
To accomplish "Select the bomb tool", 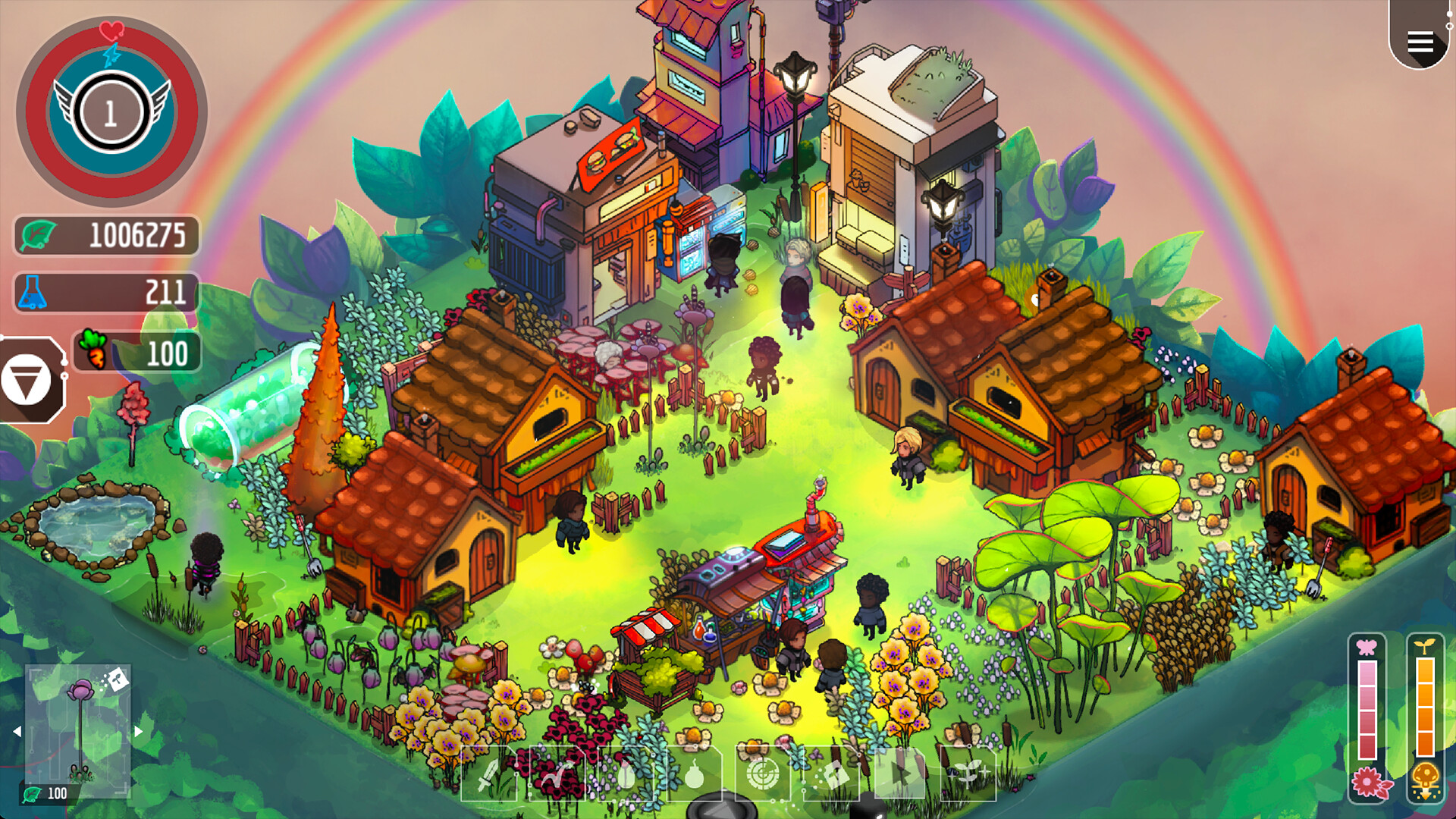I will coord(695,775).
